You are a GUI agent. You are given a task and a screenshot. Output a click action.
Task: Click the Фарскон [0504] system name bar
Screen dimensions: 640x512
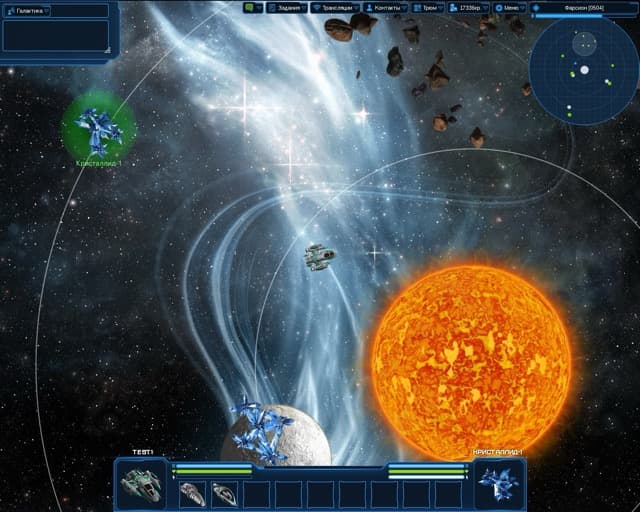click(583, 7)
